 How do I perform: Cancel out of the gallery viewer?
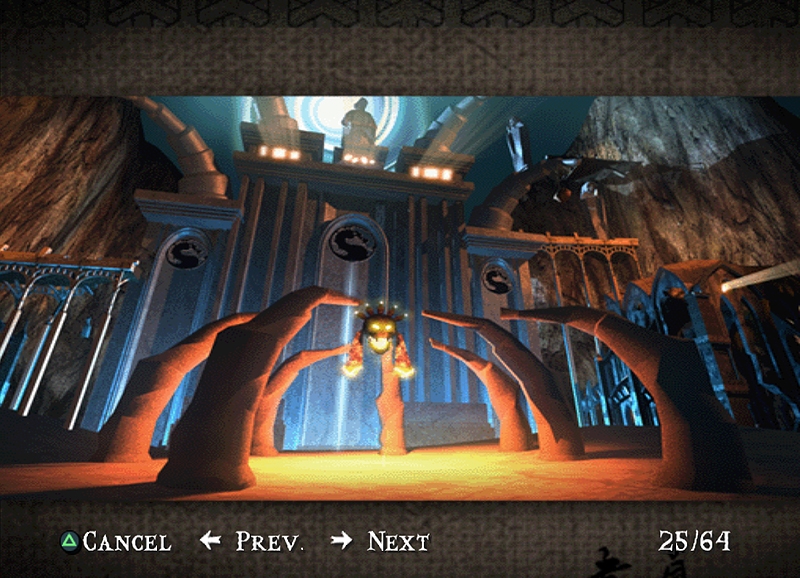[116, 542]
